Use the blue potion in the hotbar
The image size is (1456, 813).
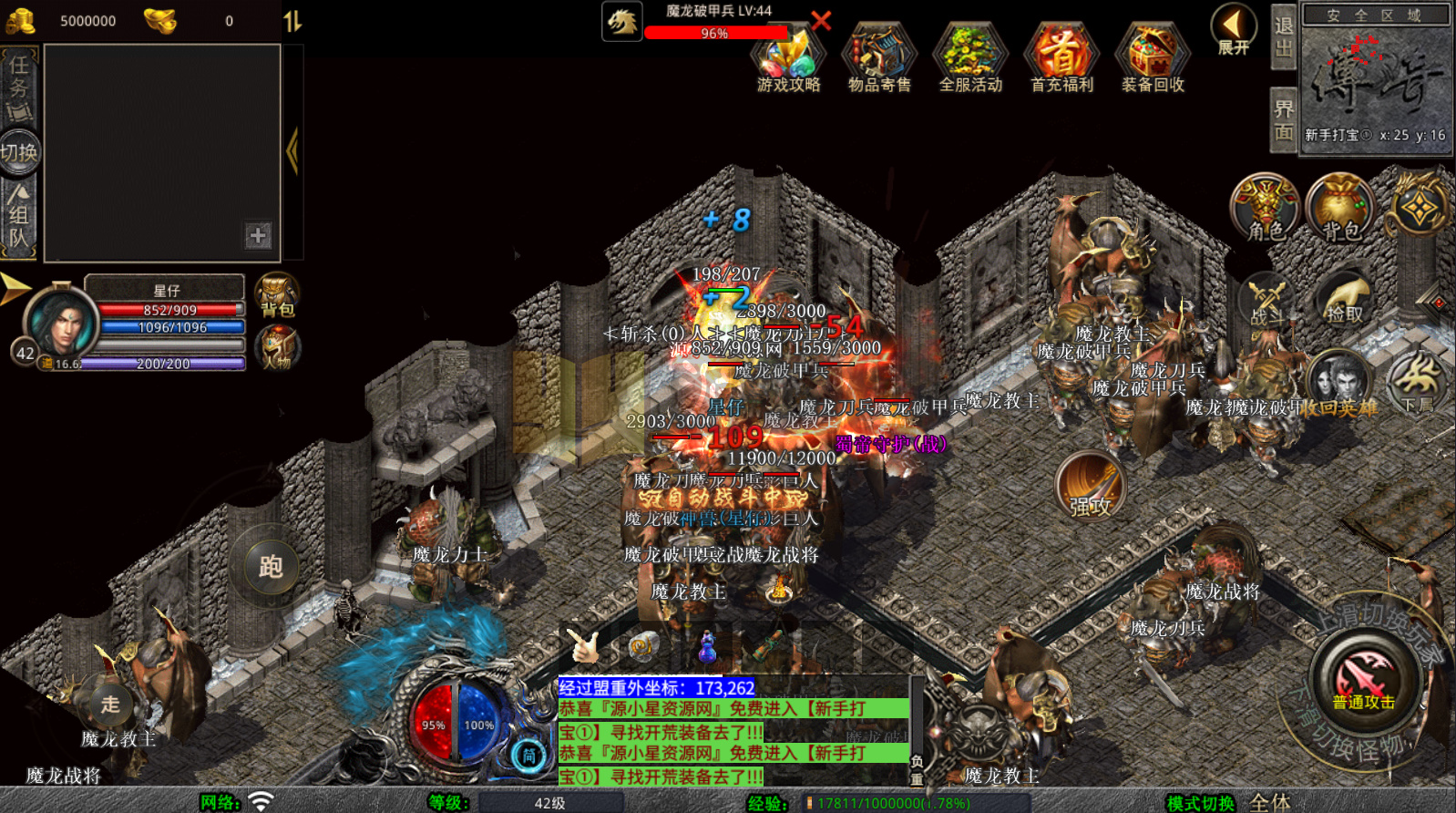coord(707,647)
